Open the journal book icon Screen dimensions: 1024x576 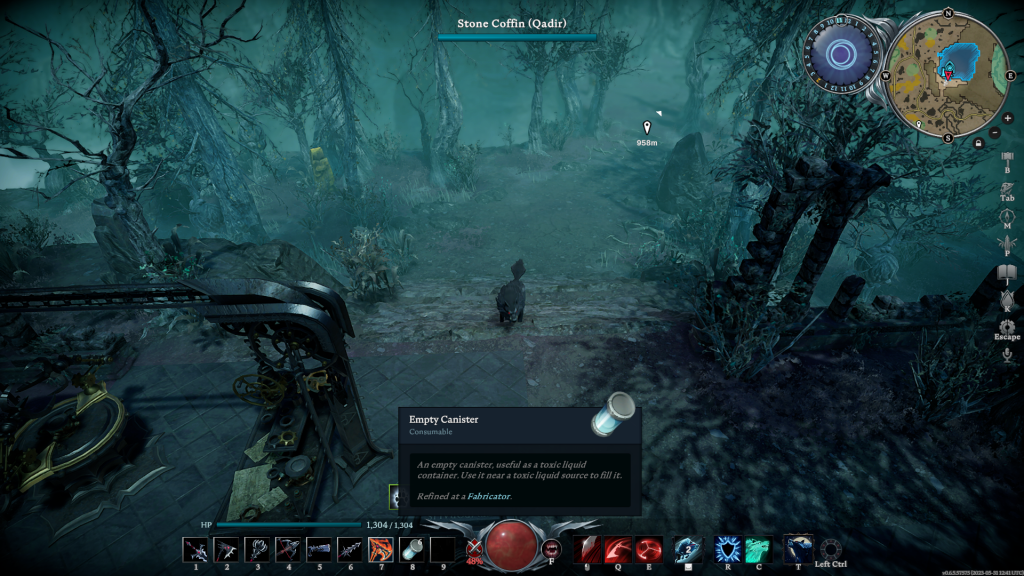tap(1007, 272)
